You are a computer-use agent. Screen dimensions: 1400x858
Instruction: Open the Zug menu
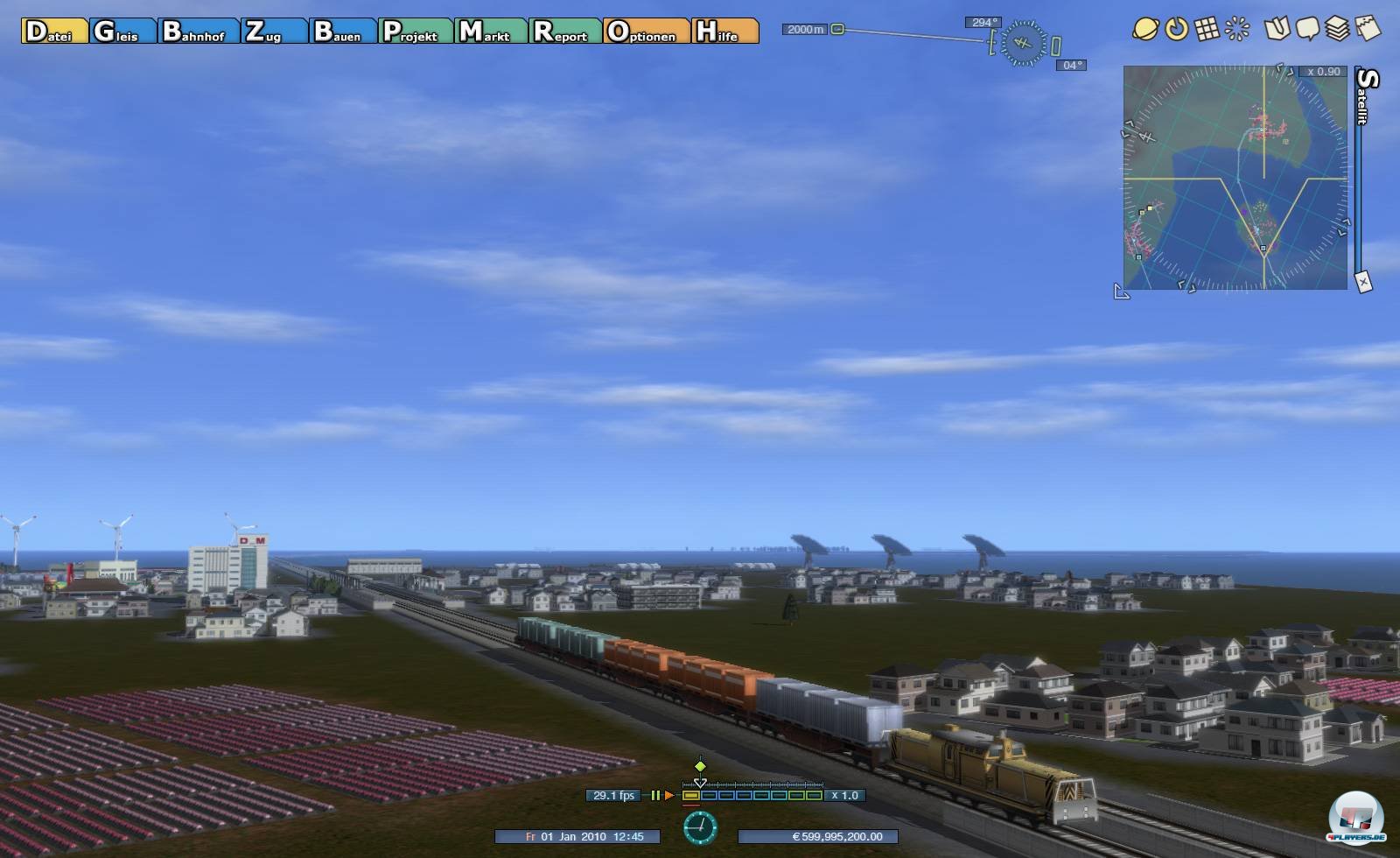coord(267,33)
